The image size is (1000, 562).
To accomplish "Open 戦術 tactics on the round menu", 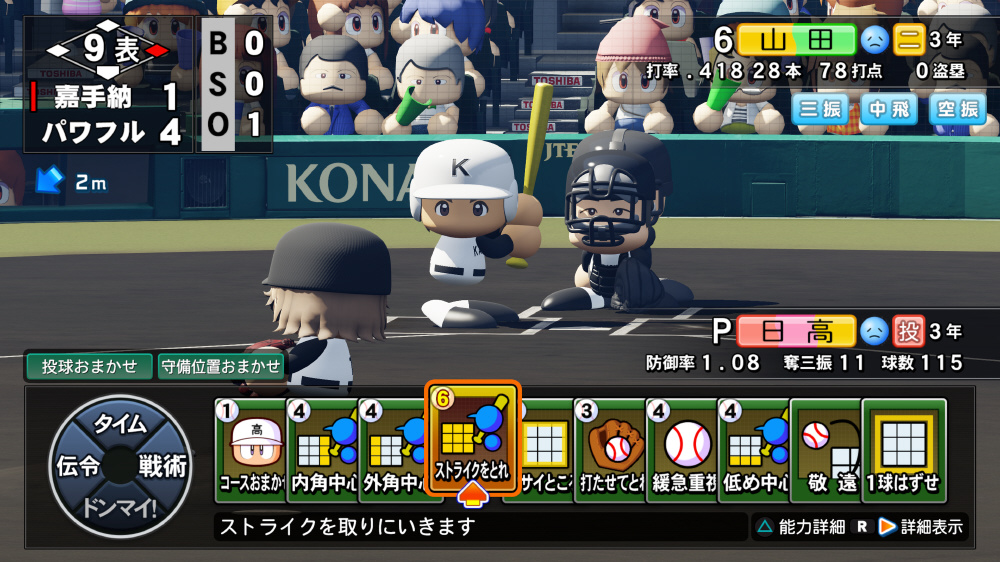I will [x=161, y=466].
